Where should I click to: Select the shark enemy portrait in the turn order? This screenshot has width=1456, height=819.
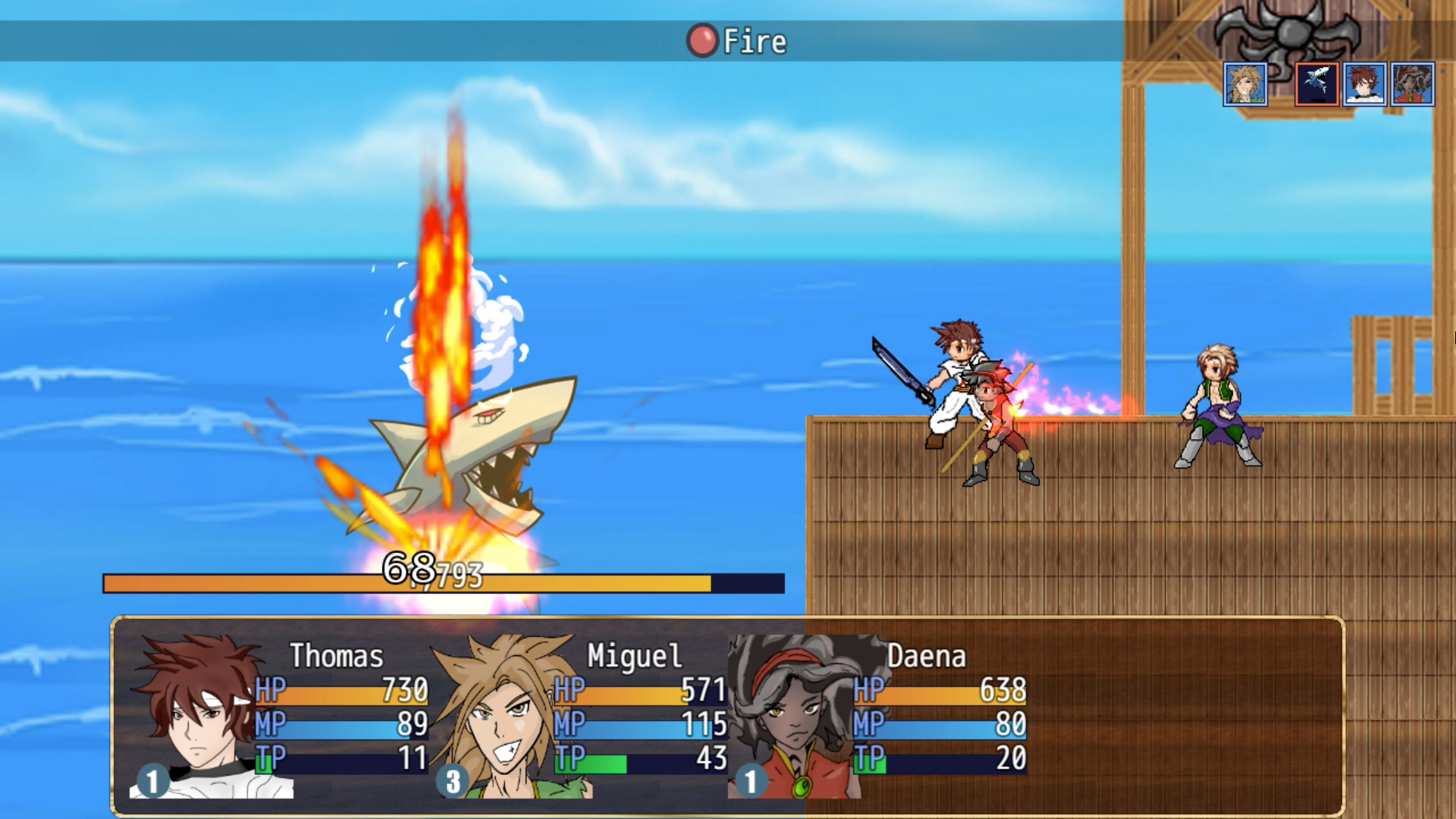pos(1317,83)
